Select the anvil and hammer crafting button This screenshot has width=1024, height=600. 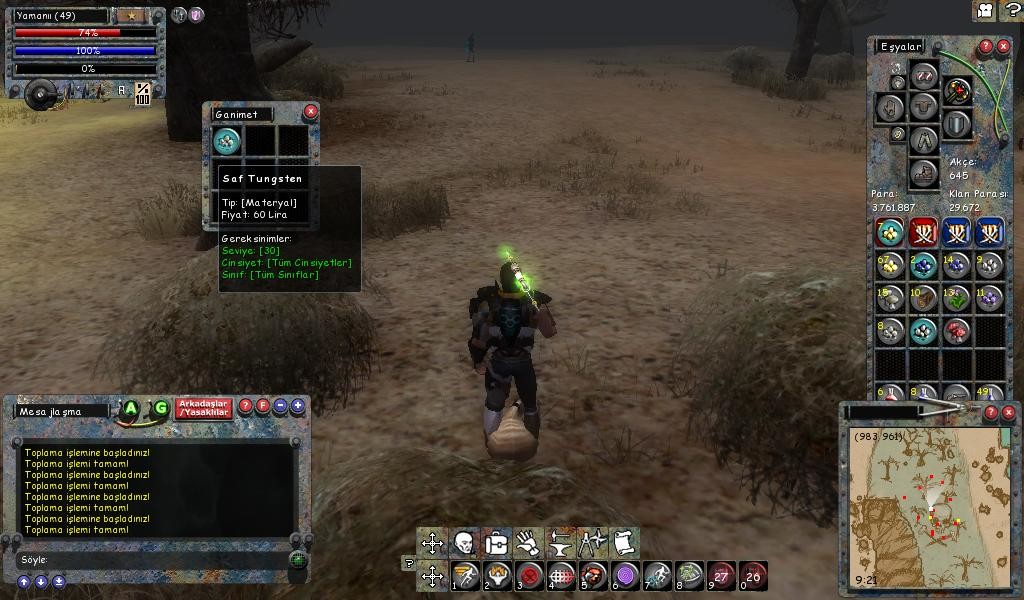coord(560,543)
